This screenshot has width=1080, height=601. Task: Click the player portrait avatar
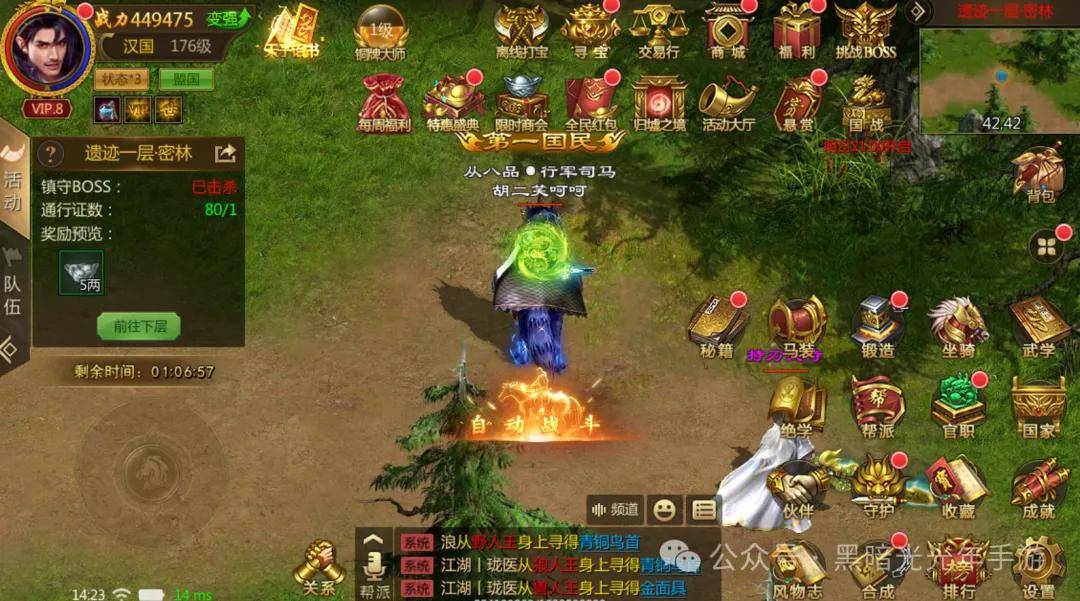46,46
